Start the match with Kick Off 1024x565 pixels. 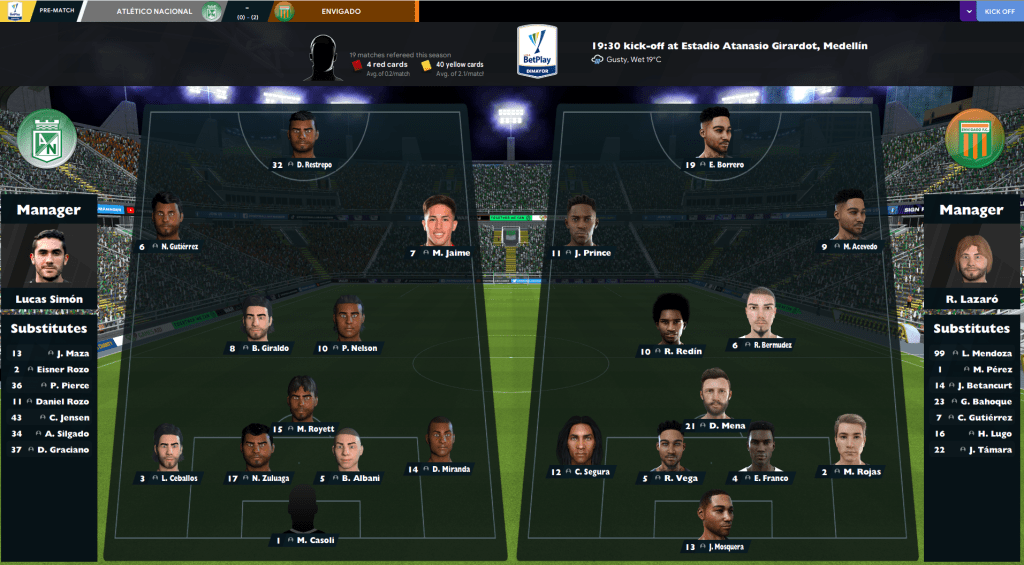(x=999, y=11)
